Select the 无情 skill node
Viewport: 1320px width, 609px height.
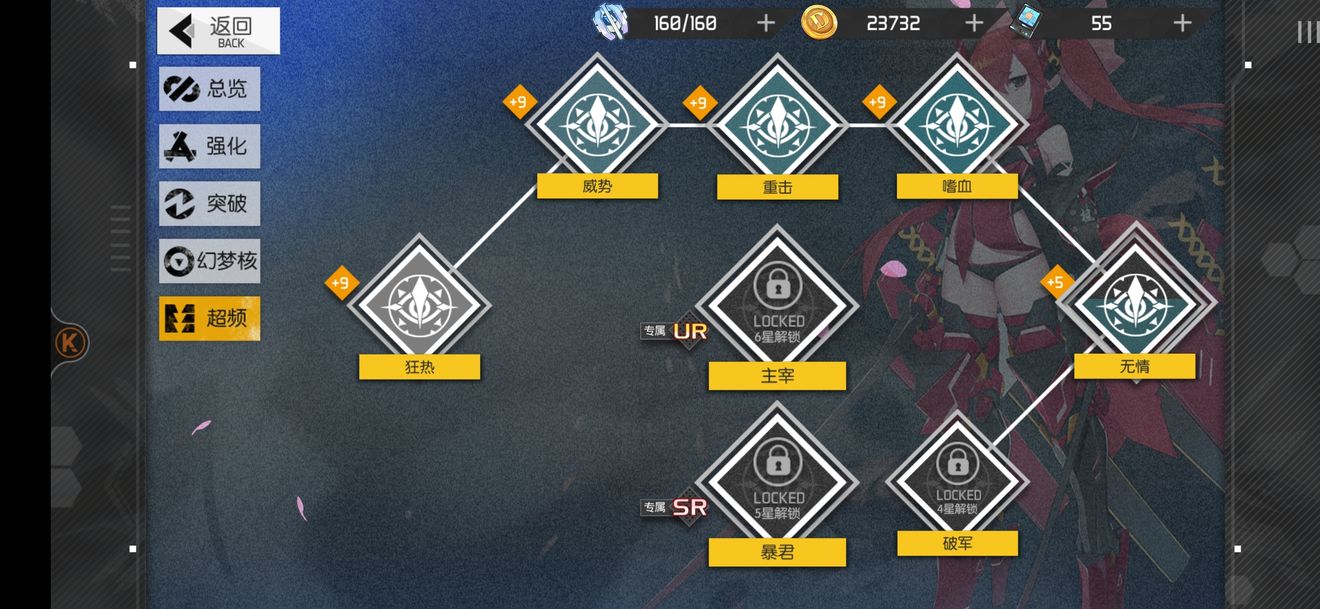1135,304
